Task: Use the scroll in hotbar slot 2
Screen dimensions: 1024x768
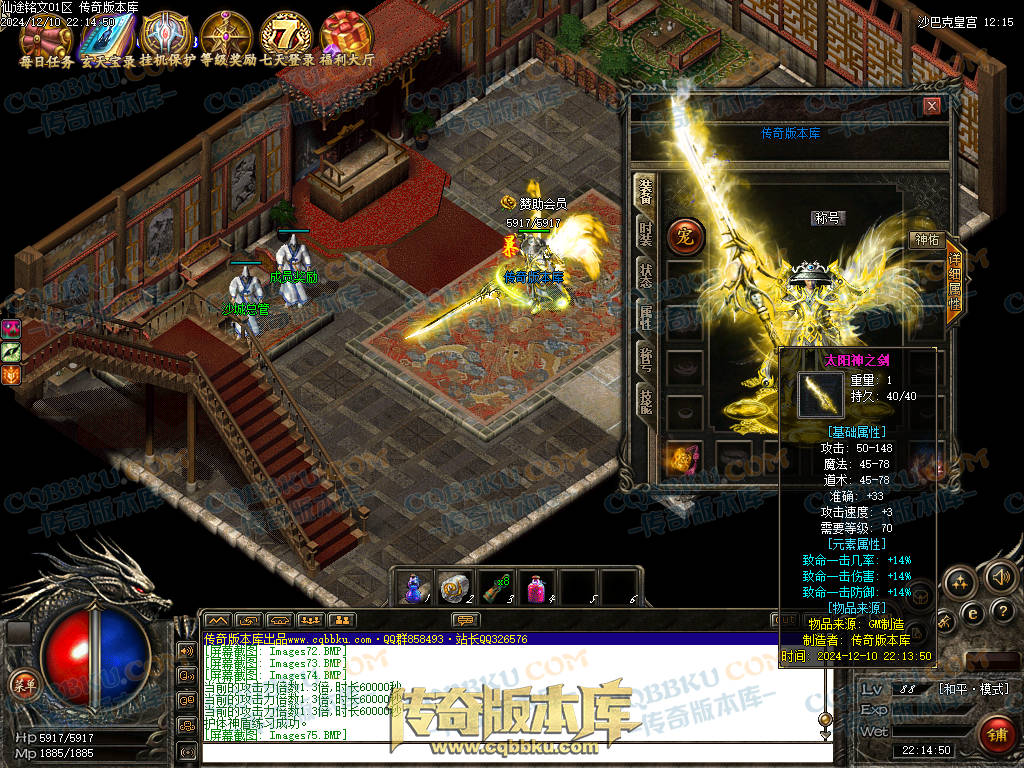Action: 456,586
